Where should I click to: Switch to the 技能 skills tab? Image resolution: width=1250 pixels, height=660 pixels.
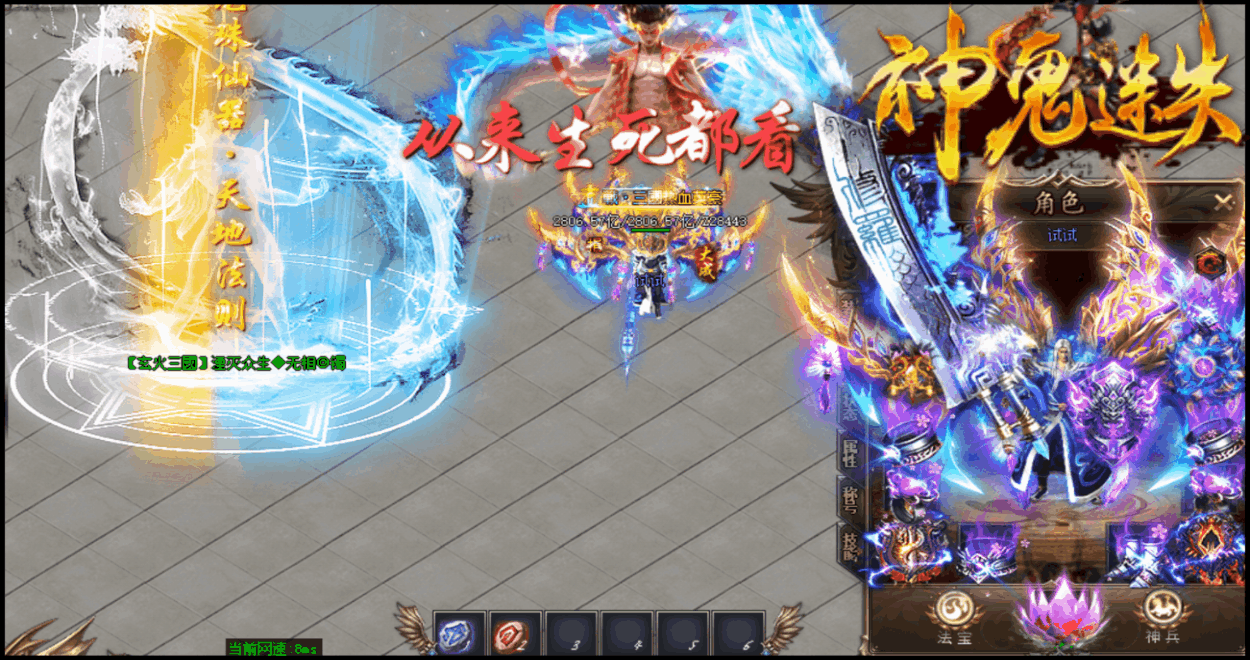851,546
